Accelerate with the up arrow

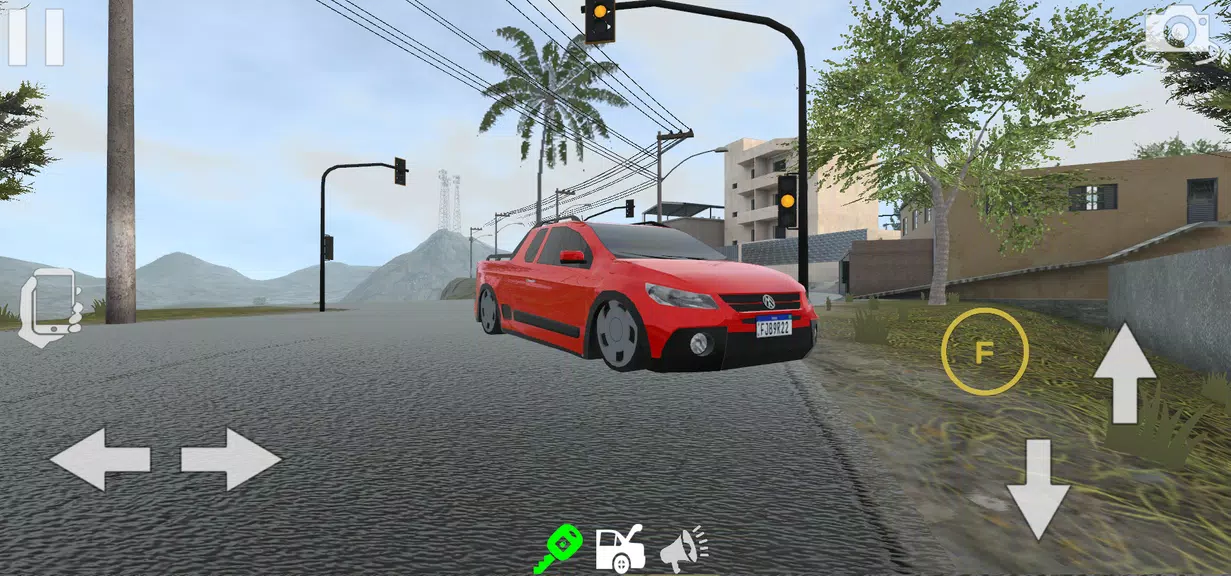click(1124, 372)
